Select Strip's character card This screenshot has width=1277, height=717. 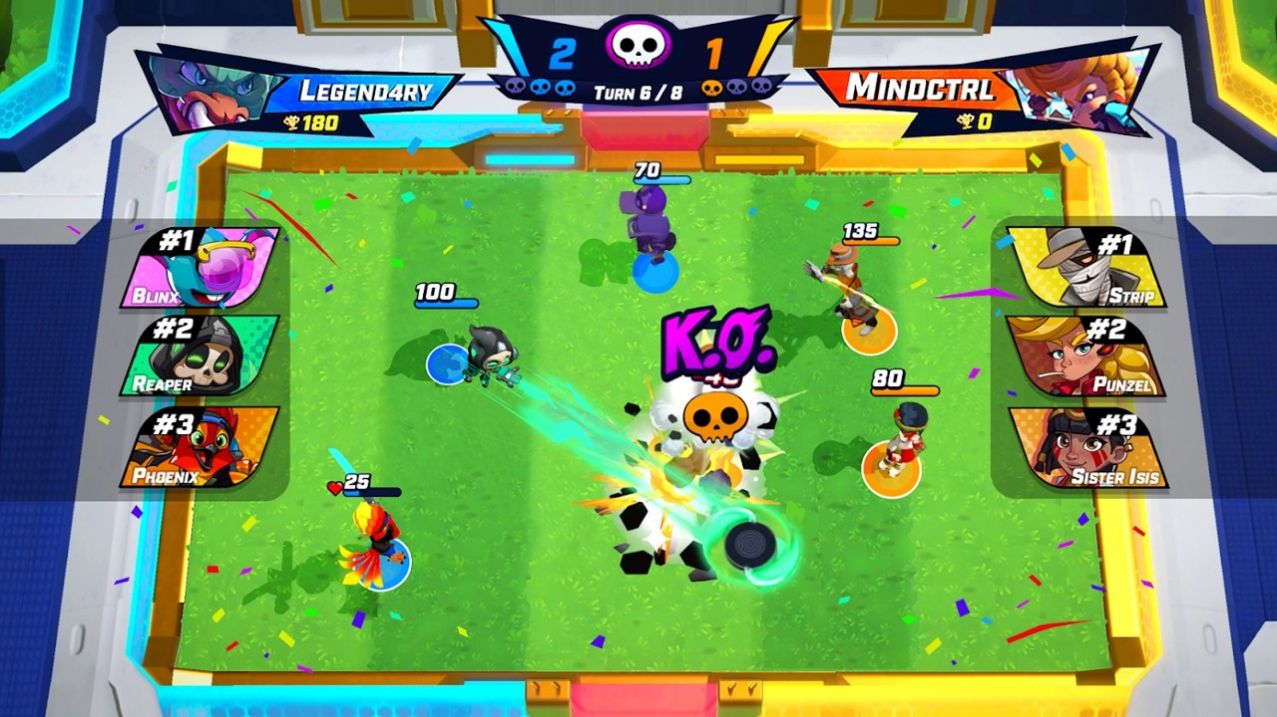click(1087, 267)
